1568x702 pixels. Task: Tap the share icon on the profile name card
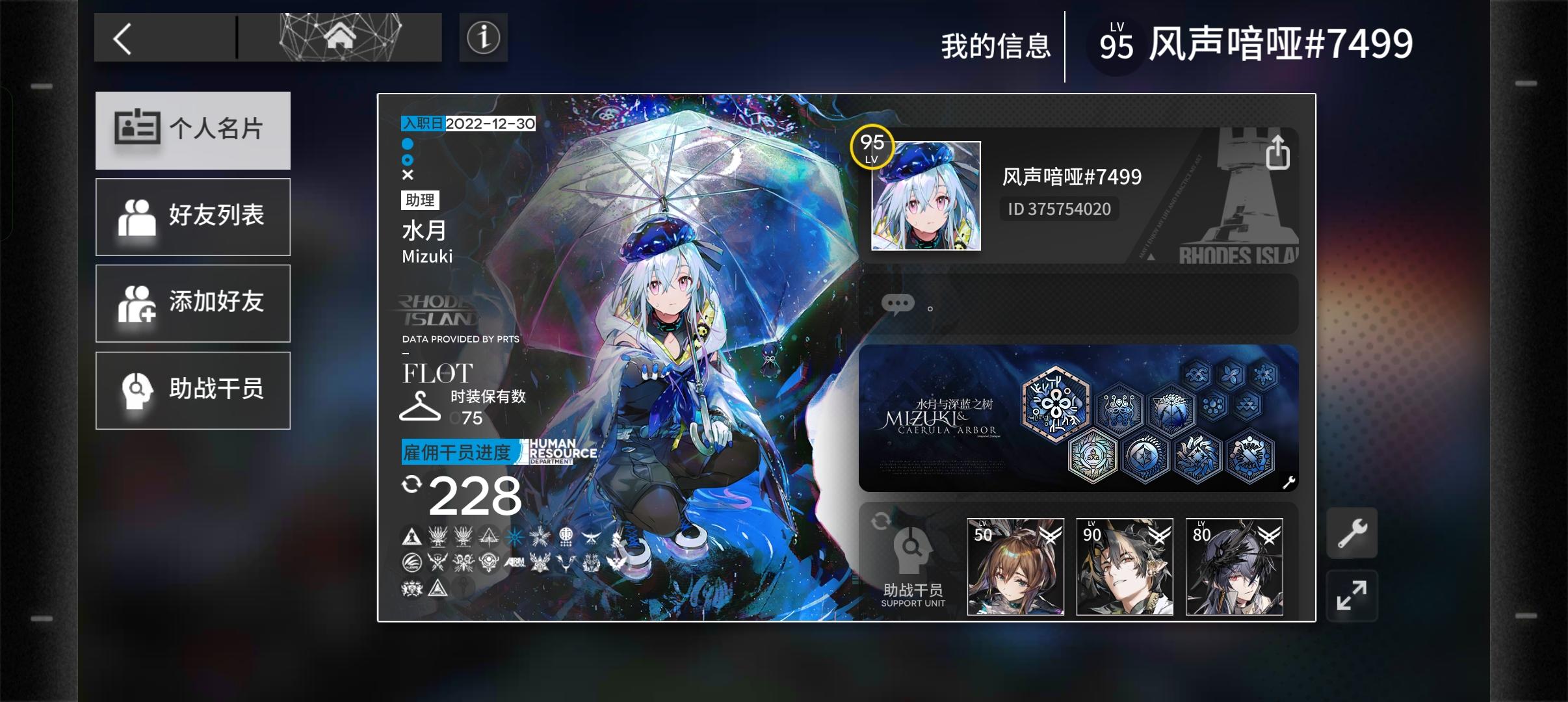1279,152
